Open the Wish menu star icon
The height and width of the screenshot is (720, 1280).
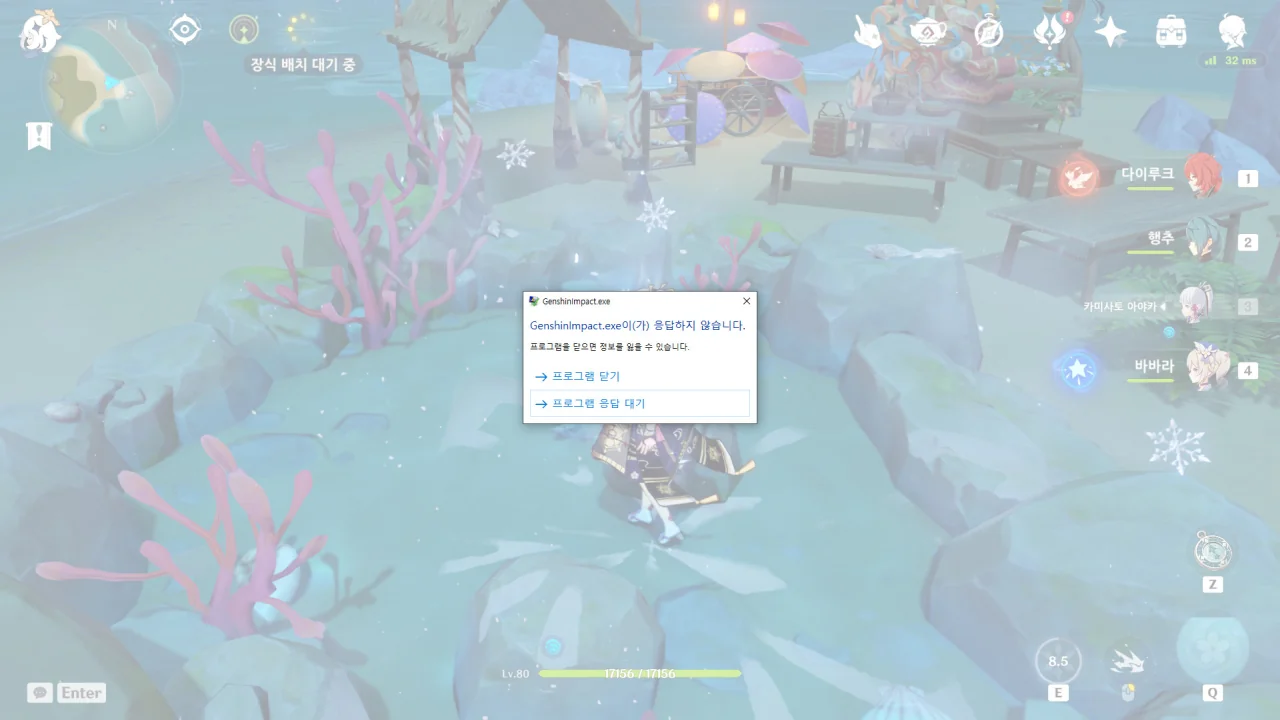tap(1110, 31)
